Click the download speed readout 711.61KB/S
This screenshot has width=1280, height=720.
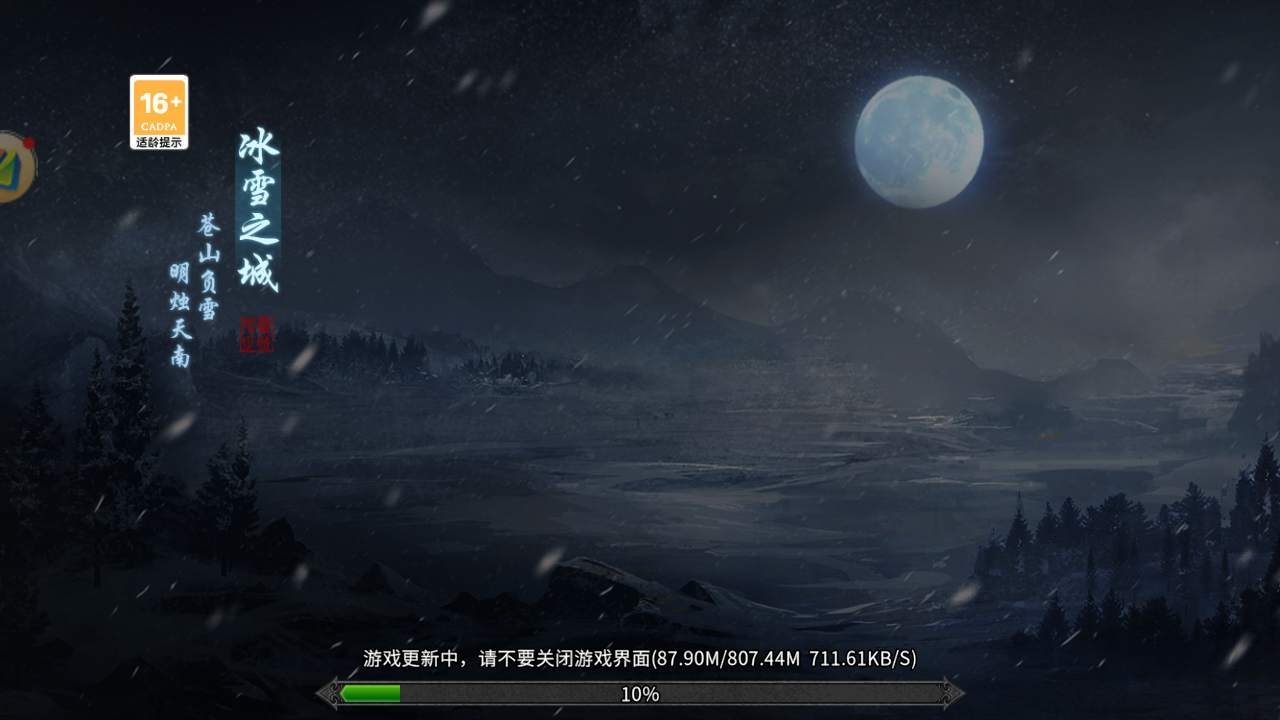[862, 660]
